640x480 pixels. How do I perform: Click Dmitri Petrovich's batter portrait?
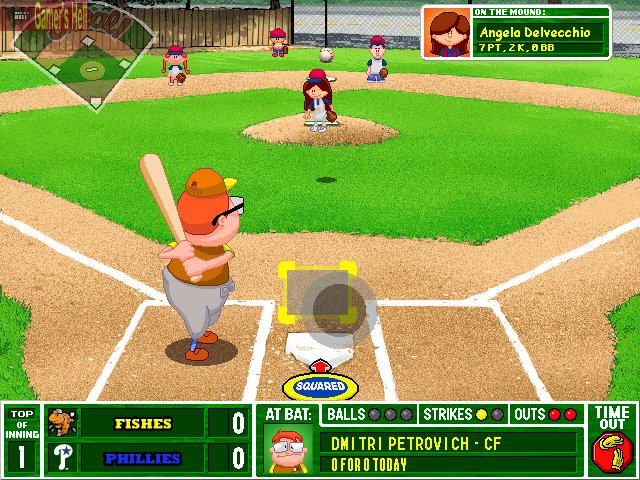288,451
